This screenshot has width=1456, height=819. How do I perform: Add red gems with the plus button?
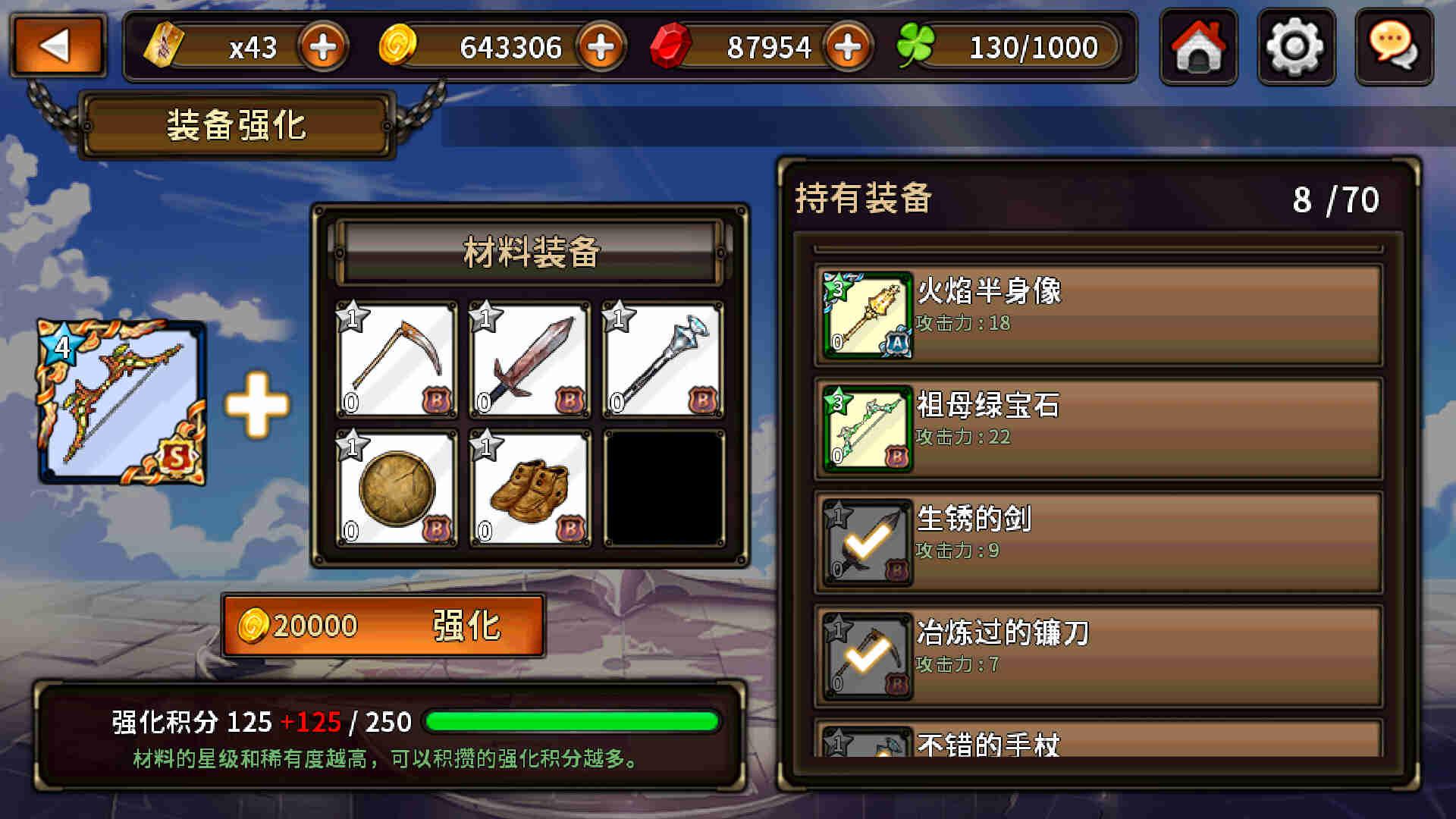click(x=848, y=48)
